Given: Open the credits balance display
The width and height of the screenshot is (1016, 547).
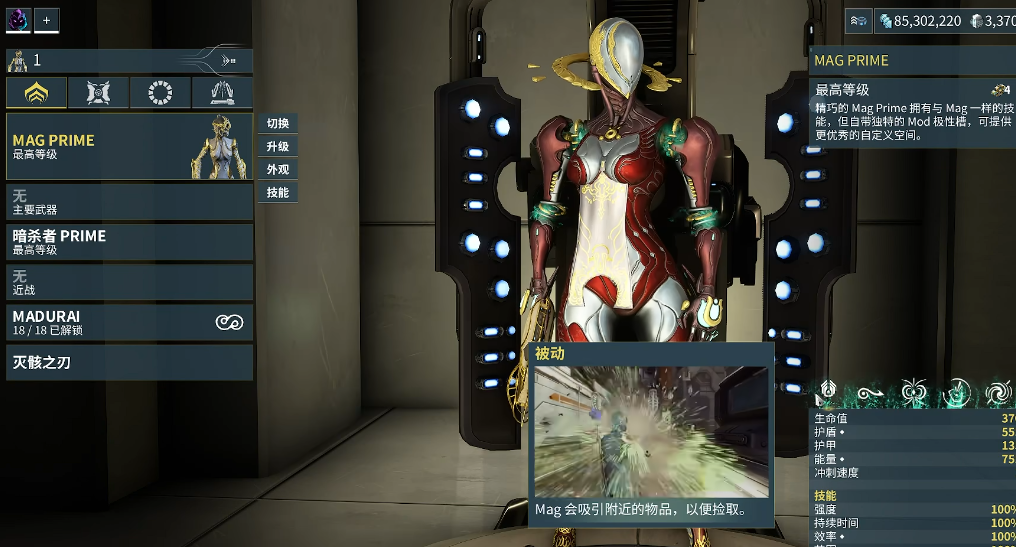Looking at the screenshot, I should 919,20.
